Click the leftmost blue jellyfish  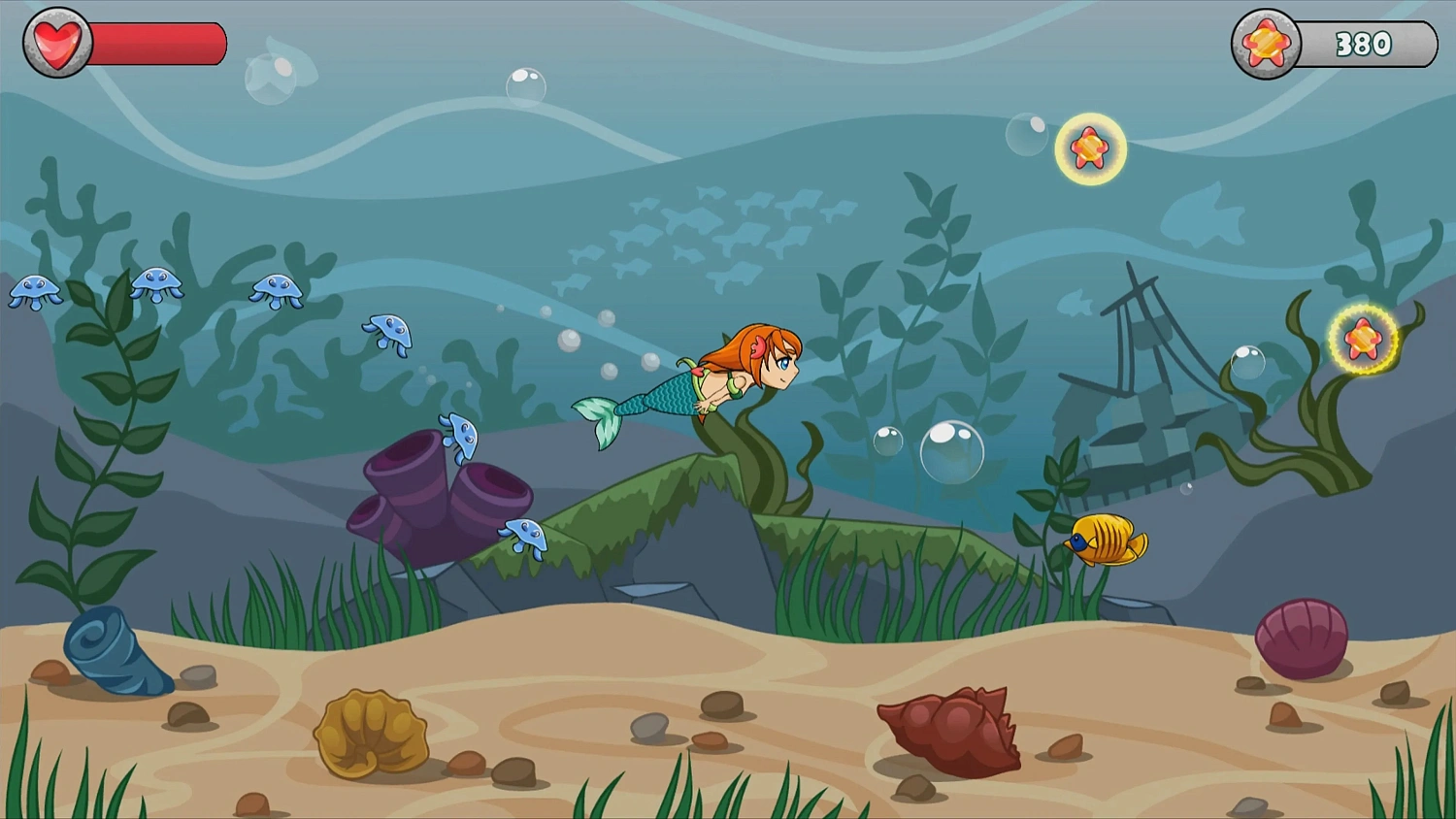pos(35,291)
